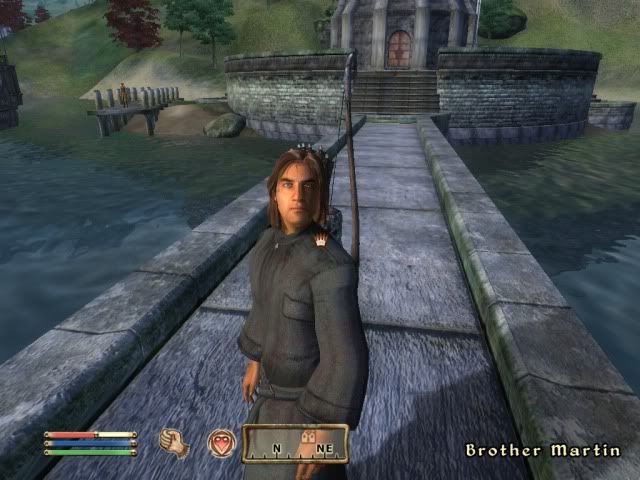Select the heart-shaped active spell icon
640x480 pixels.
221,443
